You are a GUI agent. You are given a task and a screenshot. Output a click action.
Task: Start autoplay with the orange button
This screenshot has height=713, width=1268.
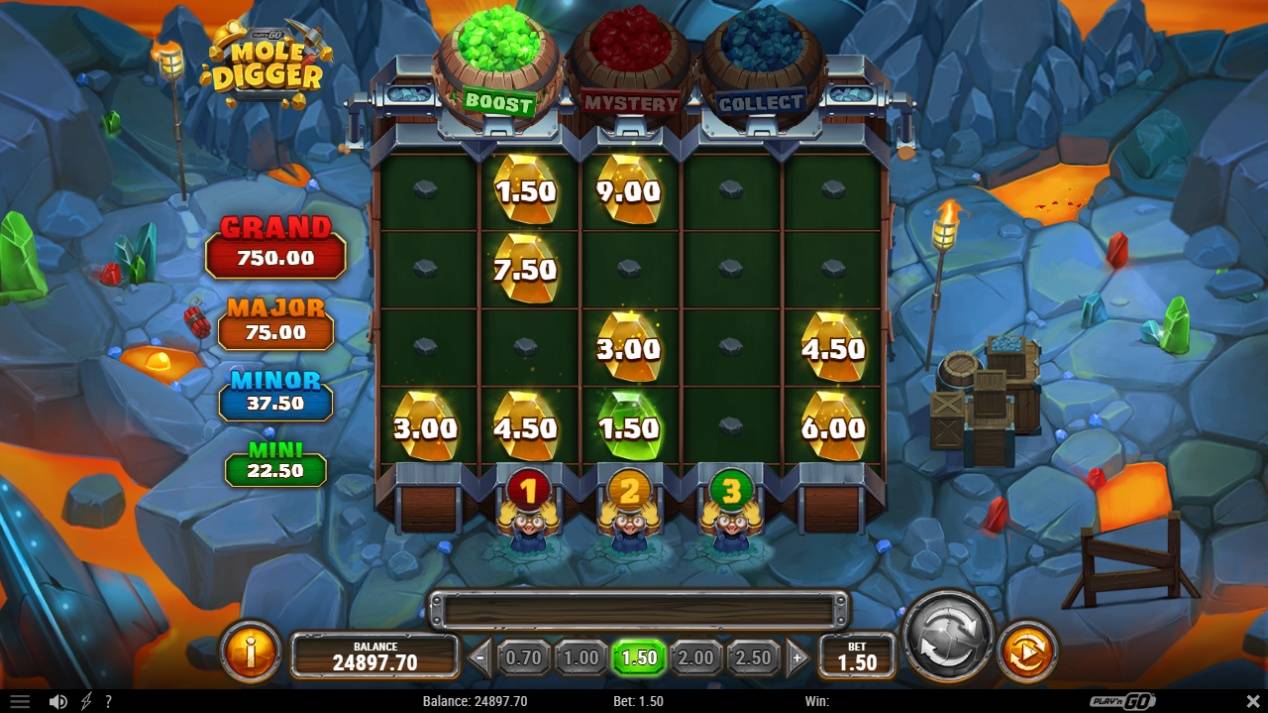coord(1027,652)
